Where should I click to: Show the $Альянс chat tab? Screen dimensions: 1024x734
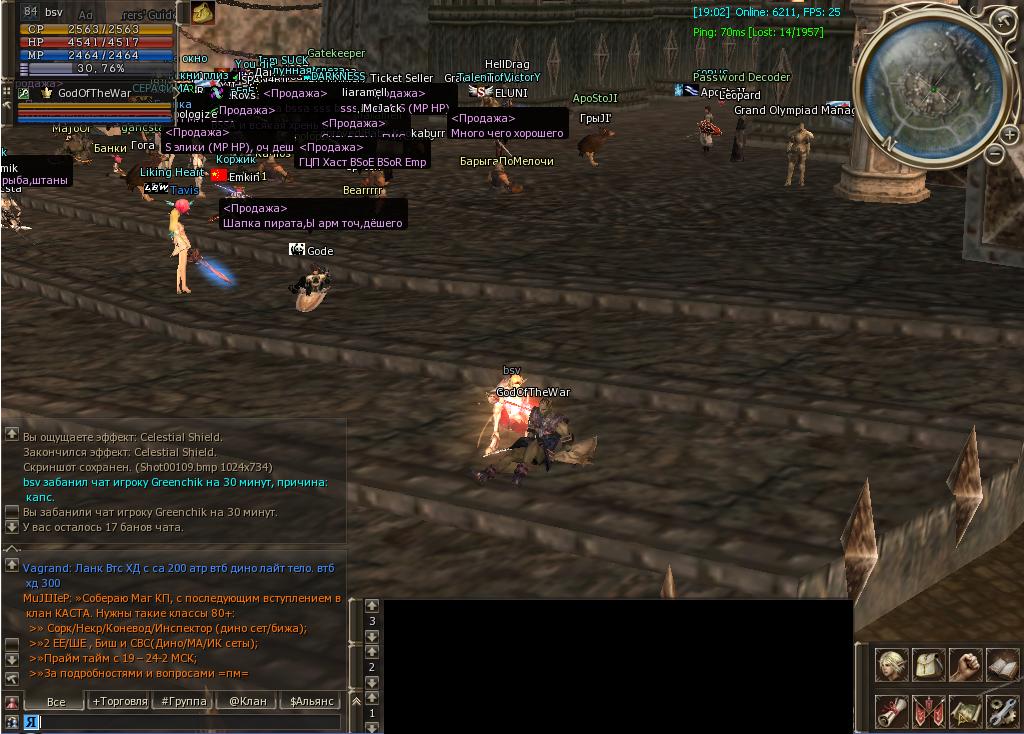click(x=311, y=701)
